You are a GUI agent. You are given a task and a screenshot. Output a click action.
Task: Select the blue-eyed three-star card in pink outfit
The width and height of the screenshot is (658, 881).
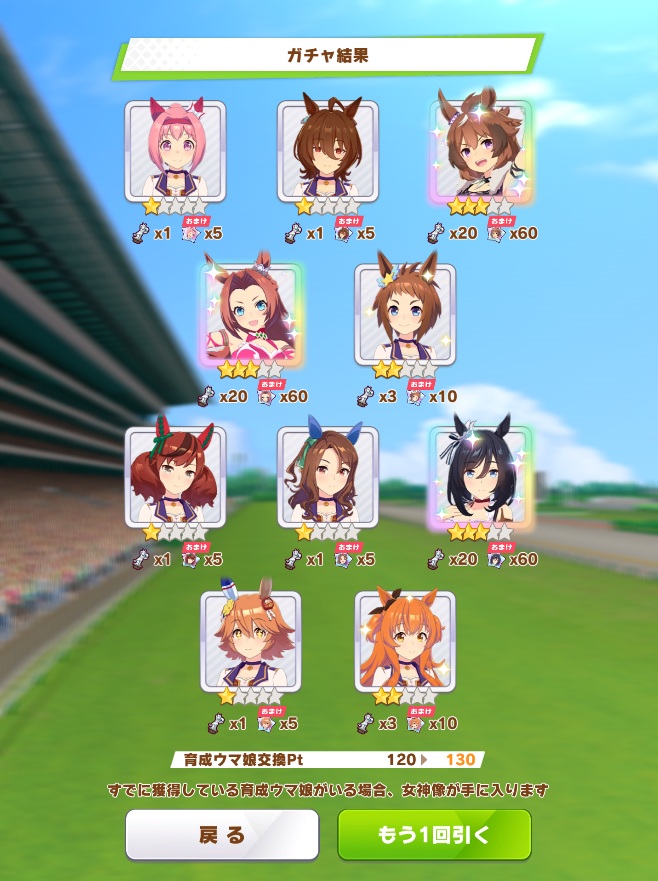[252, 314]
